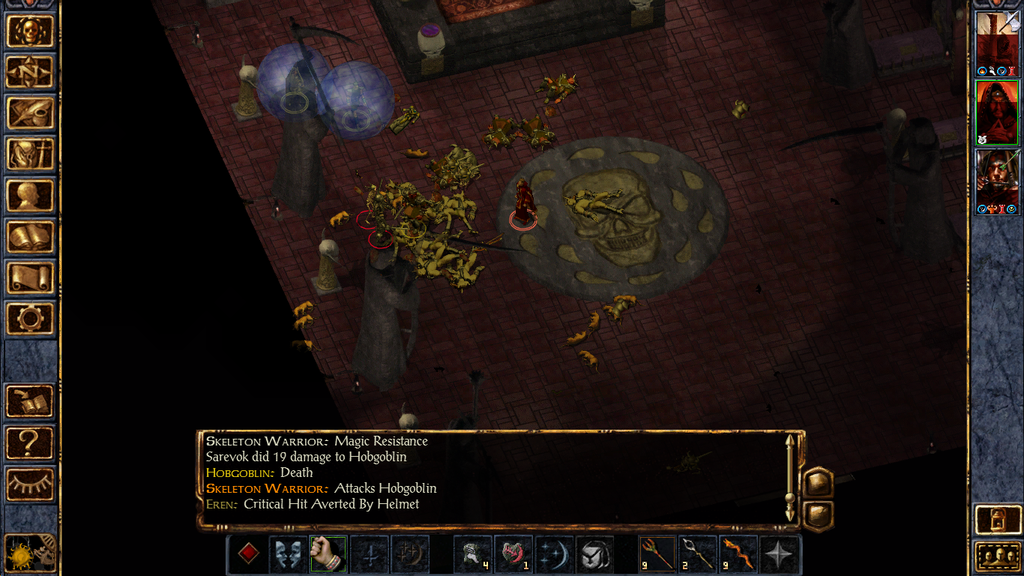Select the hooded red character portrait
This screenshot has height=576, width=1024.
pyautogui.click(x=997, y=112)
